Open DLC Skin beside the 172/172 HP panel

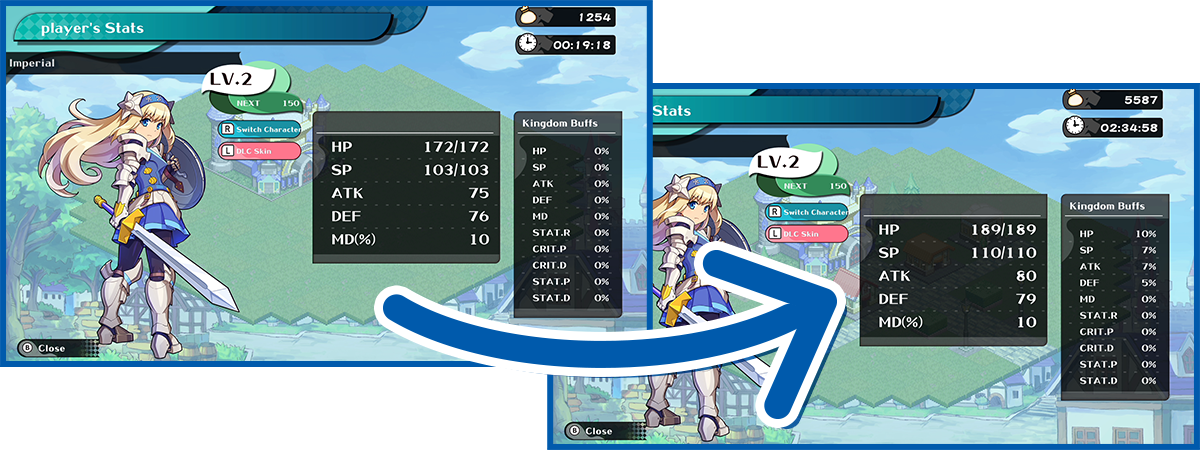(x=258, y=151)
